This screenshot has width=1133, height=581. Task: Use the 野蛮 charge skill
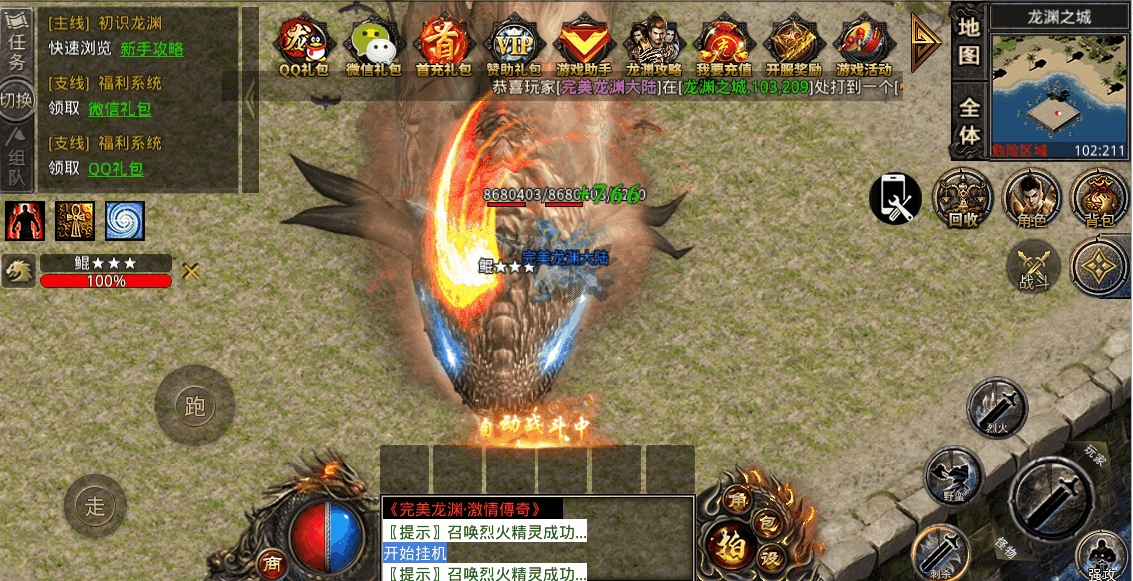pyautogui.click(x=953, y=474)
